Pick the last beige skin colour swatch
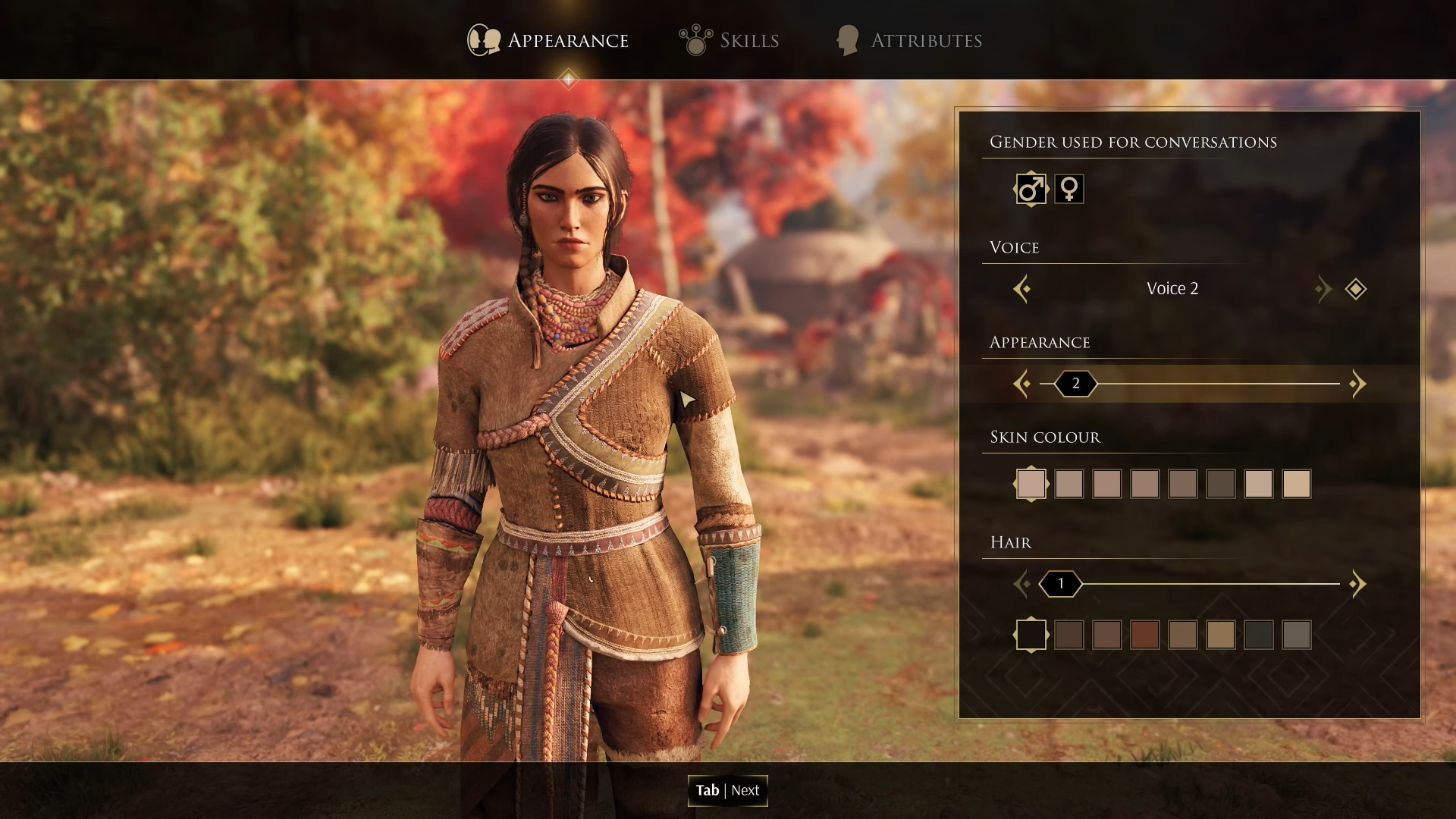1456x819 pixels. pos(1296,484)
